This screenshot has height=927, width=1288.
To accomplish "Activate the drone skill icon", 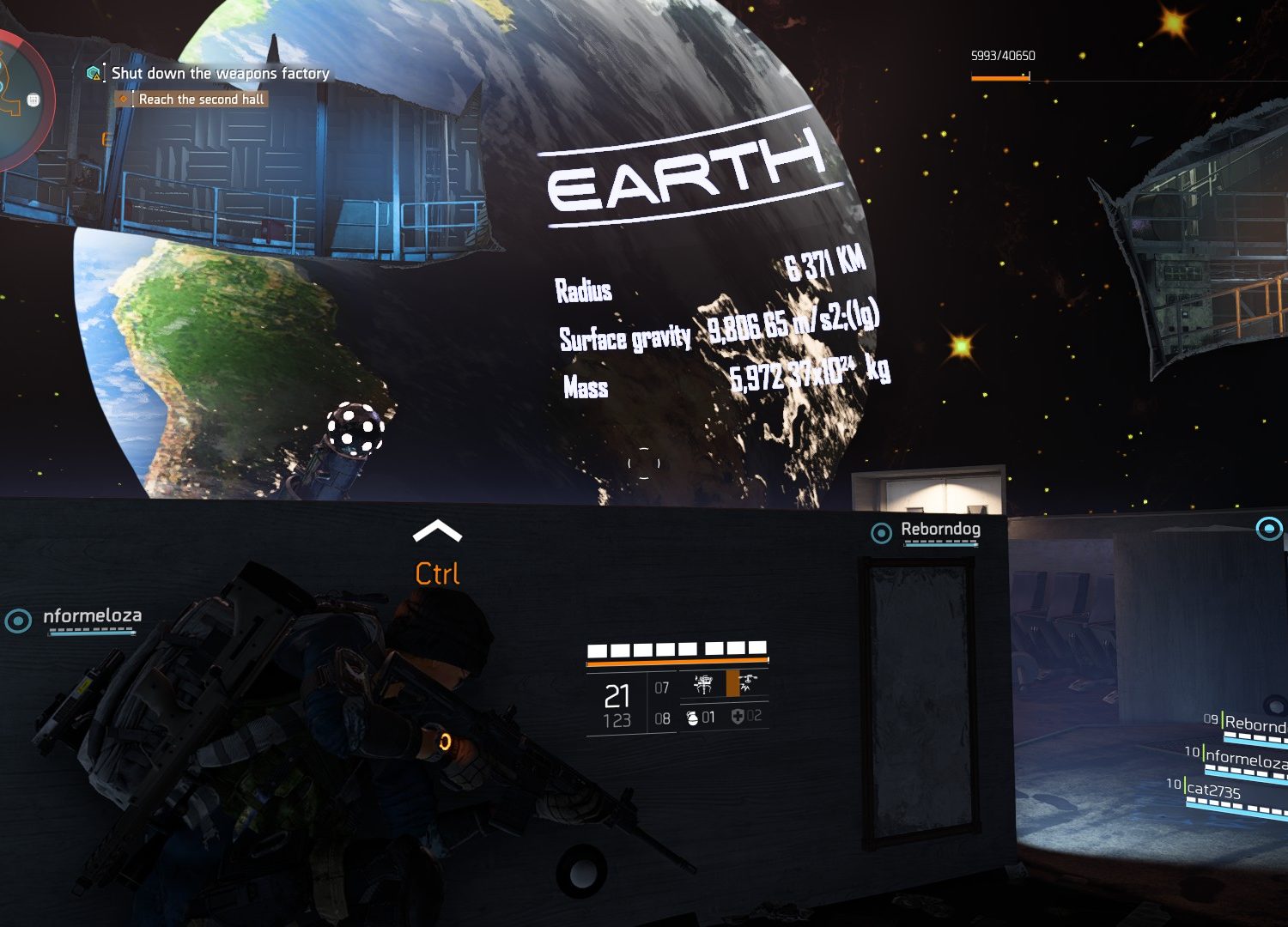I will point(749,683).
